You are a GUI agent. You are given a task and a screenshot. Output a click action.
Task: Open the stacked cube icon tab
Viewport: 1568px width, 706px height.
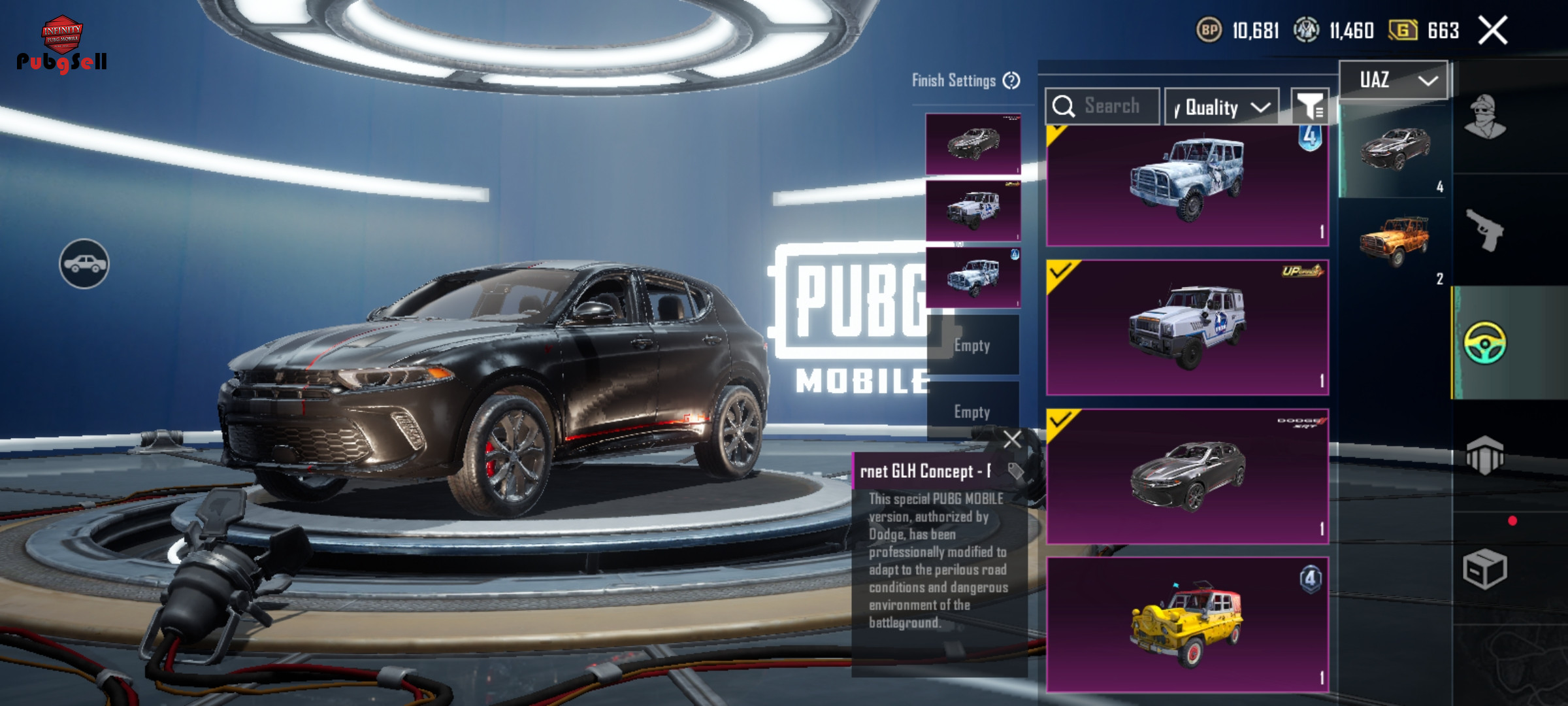click(x=1485, y=455)
